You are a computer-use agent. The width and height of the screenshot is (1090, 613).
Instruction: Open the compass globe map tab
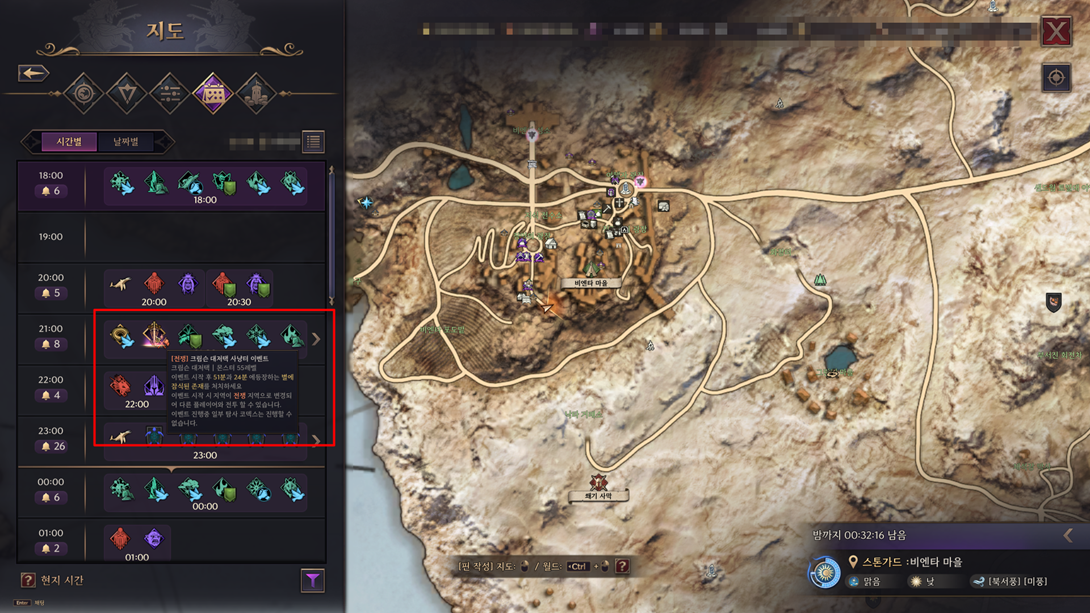[84, 94]
